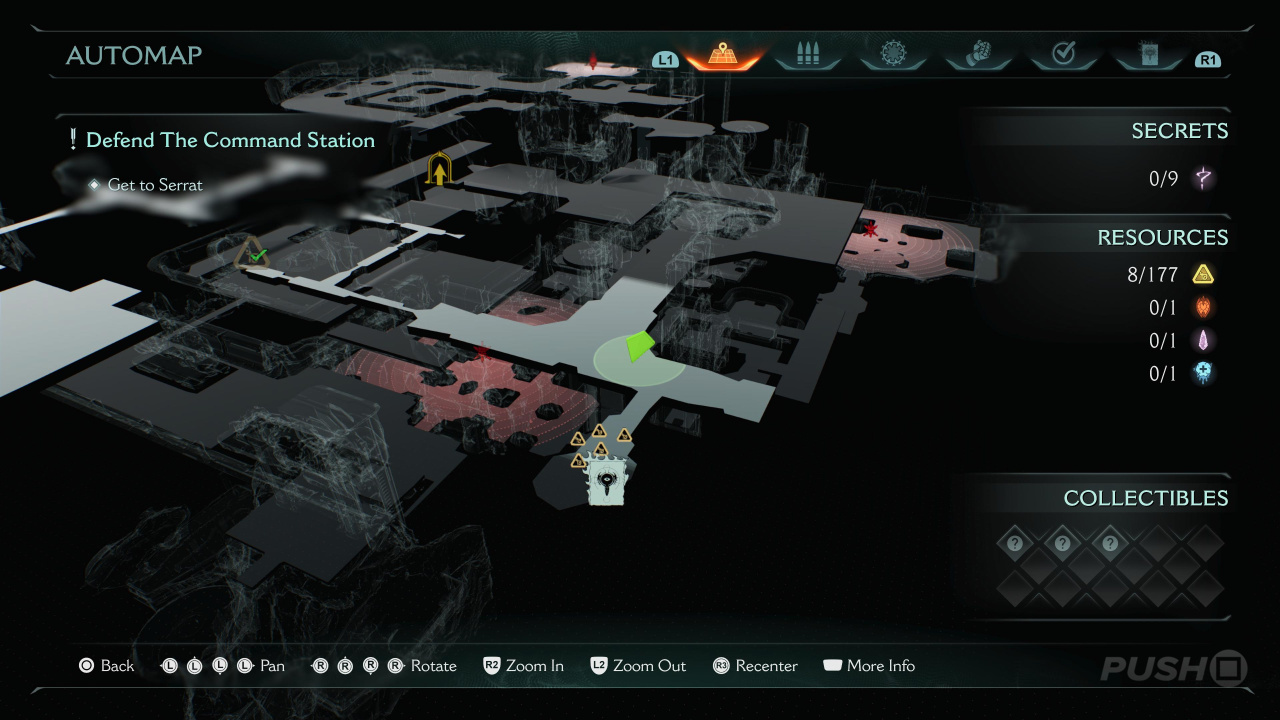Select the pink crystal resource icon
1280x720 pixels.
[1203, 340]
